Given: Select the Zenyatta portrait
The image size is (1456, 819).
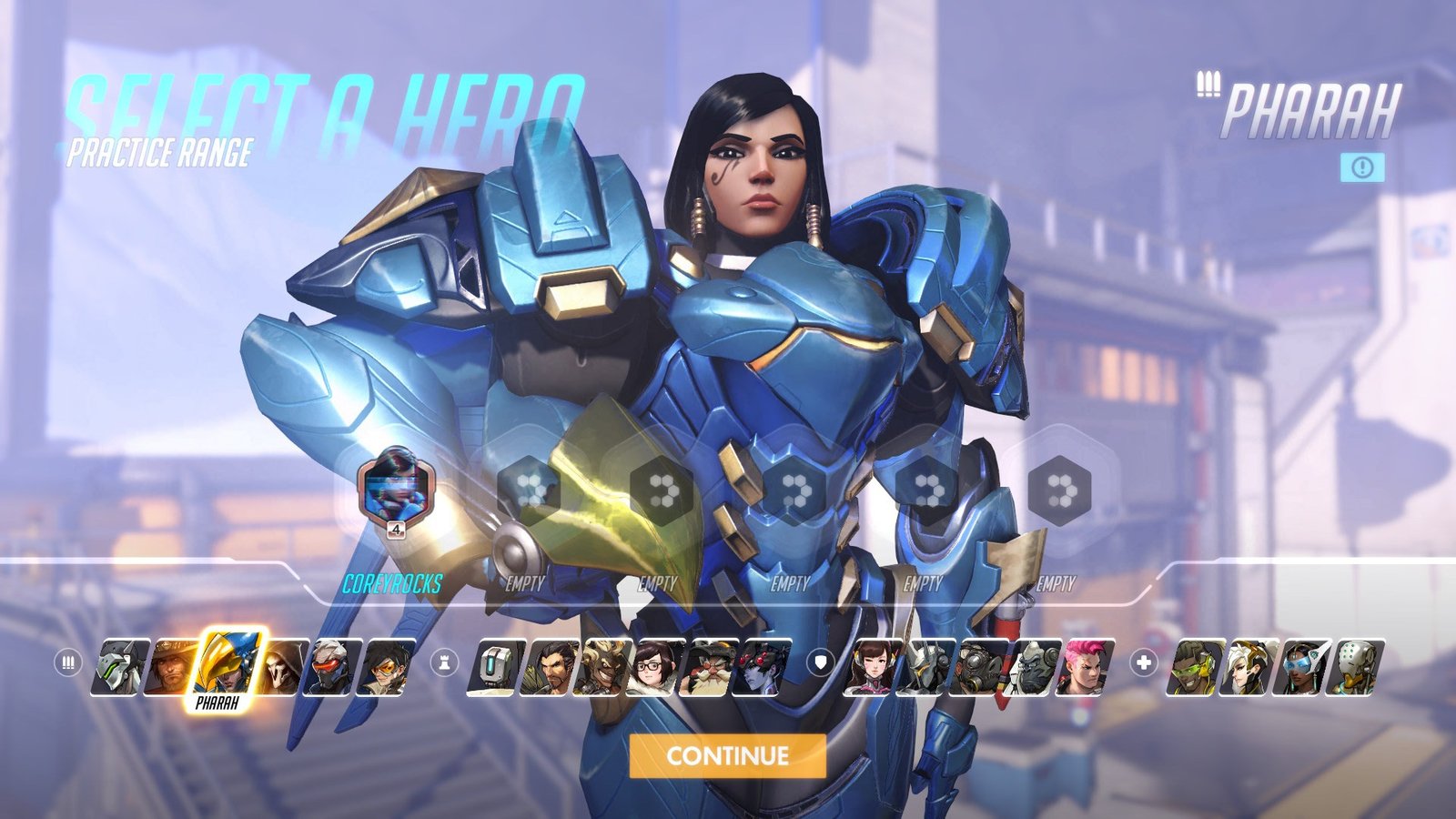Looking at the screenshot, I should 1356,667.
